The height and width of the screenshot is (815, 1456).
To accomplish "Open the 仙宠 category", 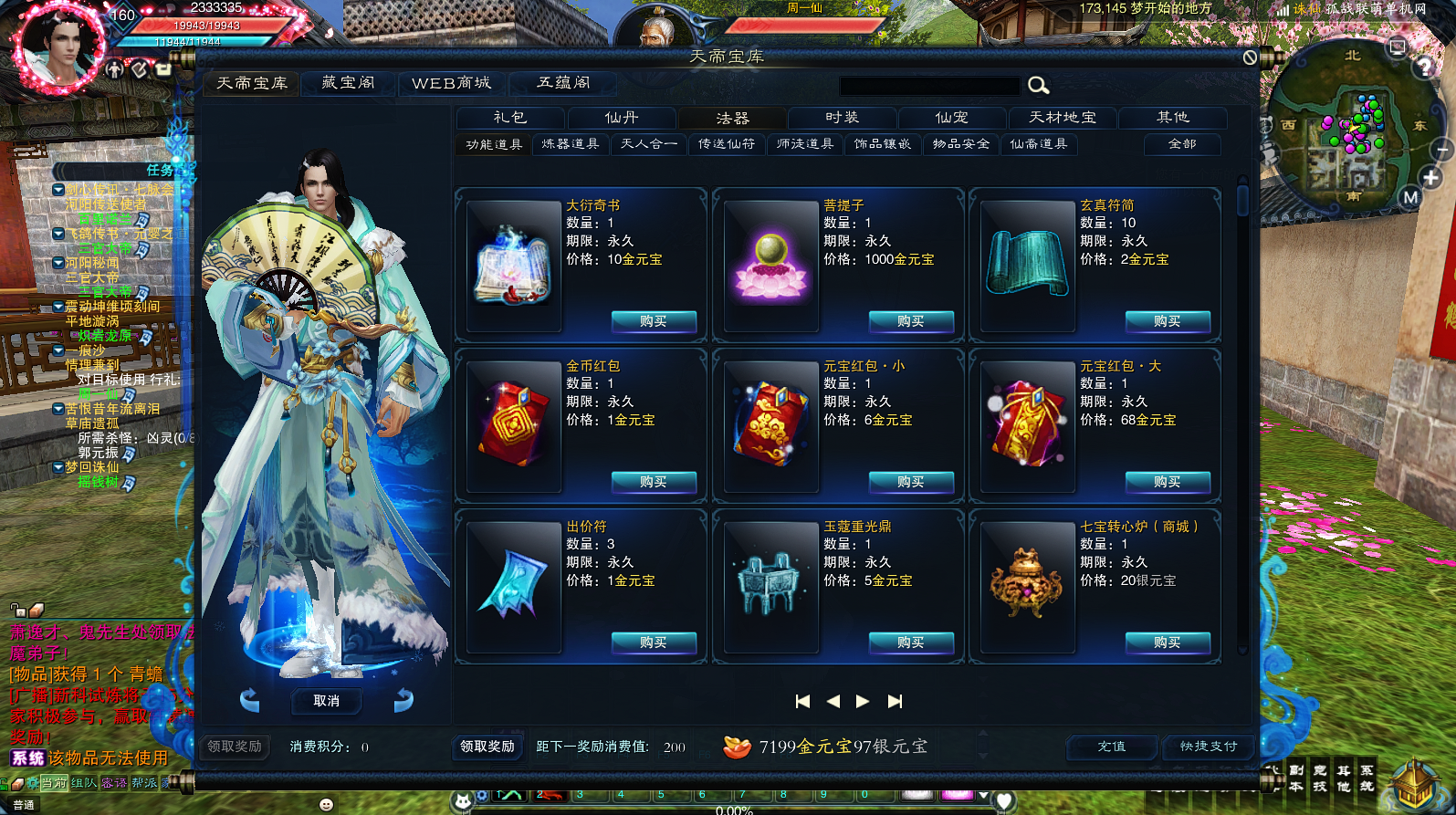I will coord(952,118).
